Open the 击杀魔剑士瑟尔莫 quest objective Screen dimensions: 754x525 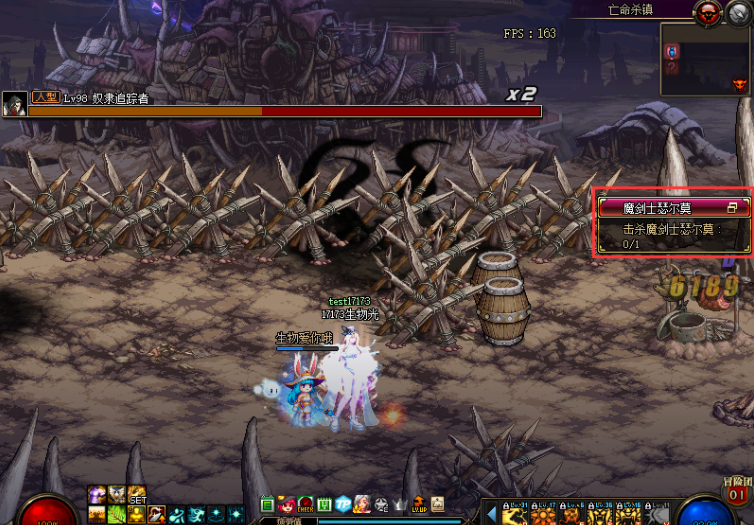(x=672, y=235)
